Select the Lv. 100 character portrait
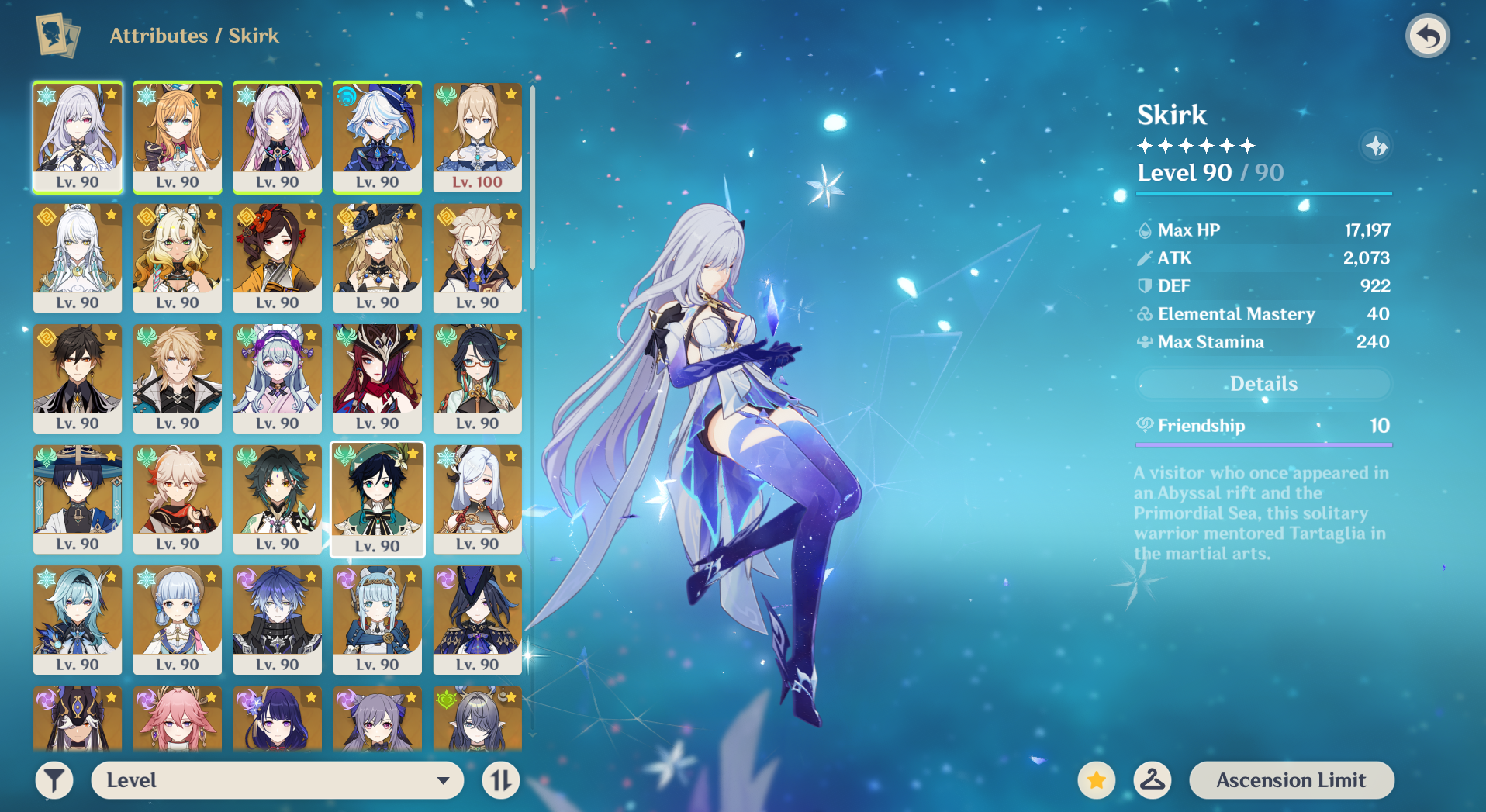 pyautogui.click(x=477, y=137)
